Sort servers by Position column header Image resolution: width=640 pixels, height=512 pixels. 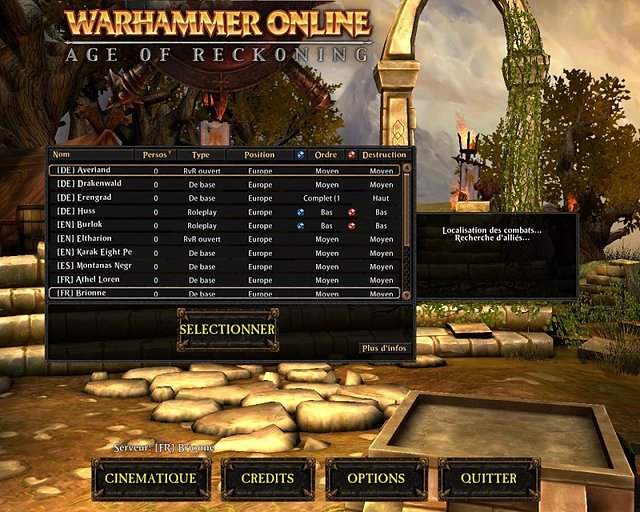259,155
